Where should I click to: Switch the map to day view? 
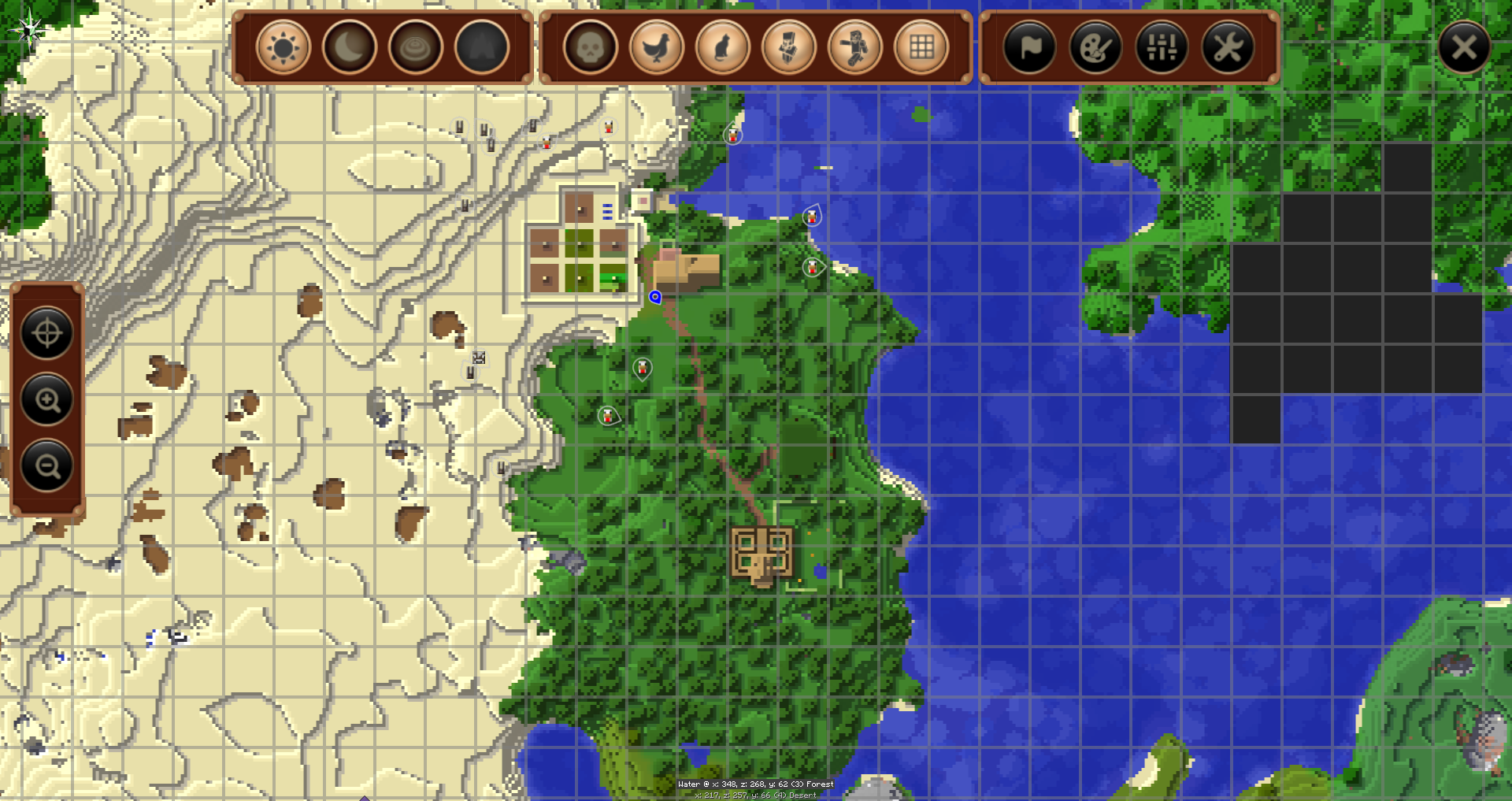tap(283, 48)
